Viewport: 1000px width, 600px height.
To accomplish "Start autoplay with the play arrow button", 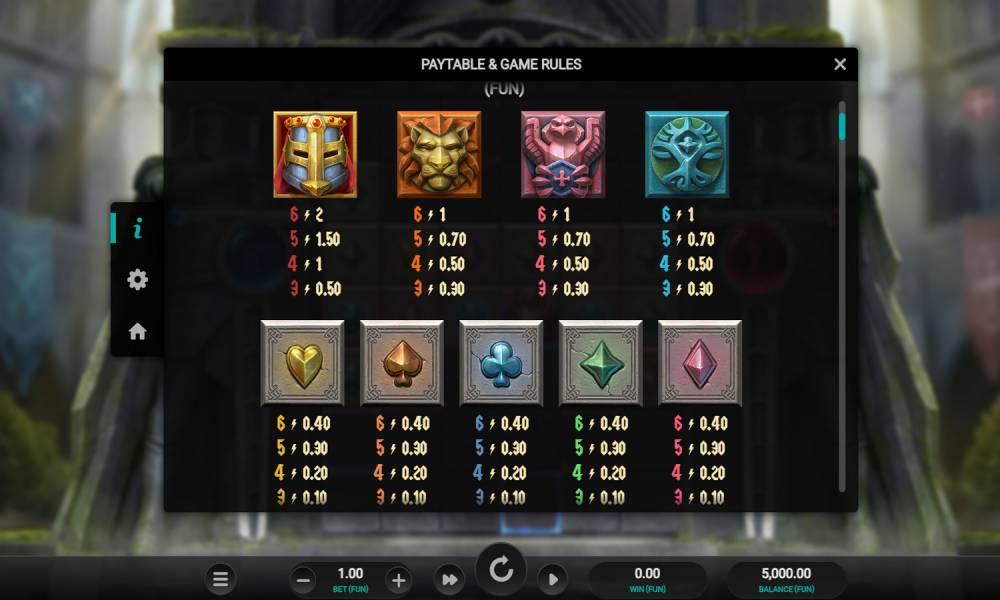I will (552, 579).
